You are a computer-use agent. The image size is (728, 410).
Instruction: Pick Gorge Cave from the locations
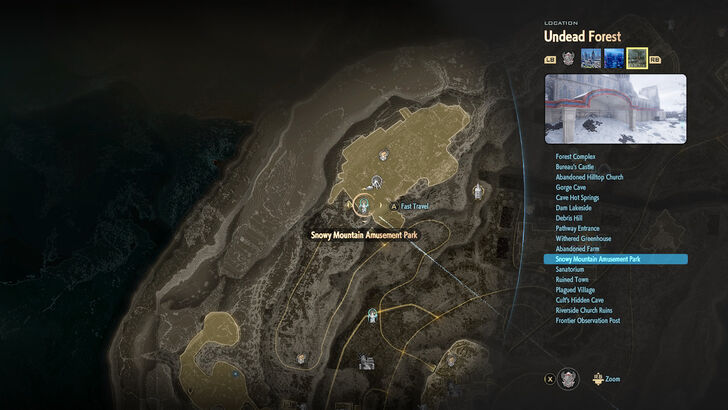tap(571, 187)
